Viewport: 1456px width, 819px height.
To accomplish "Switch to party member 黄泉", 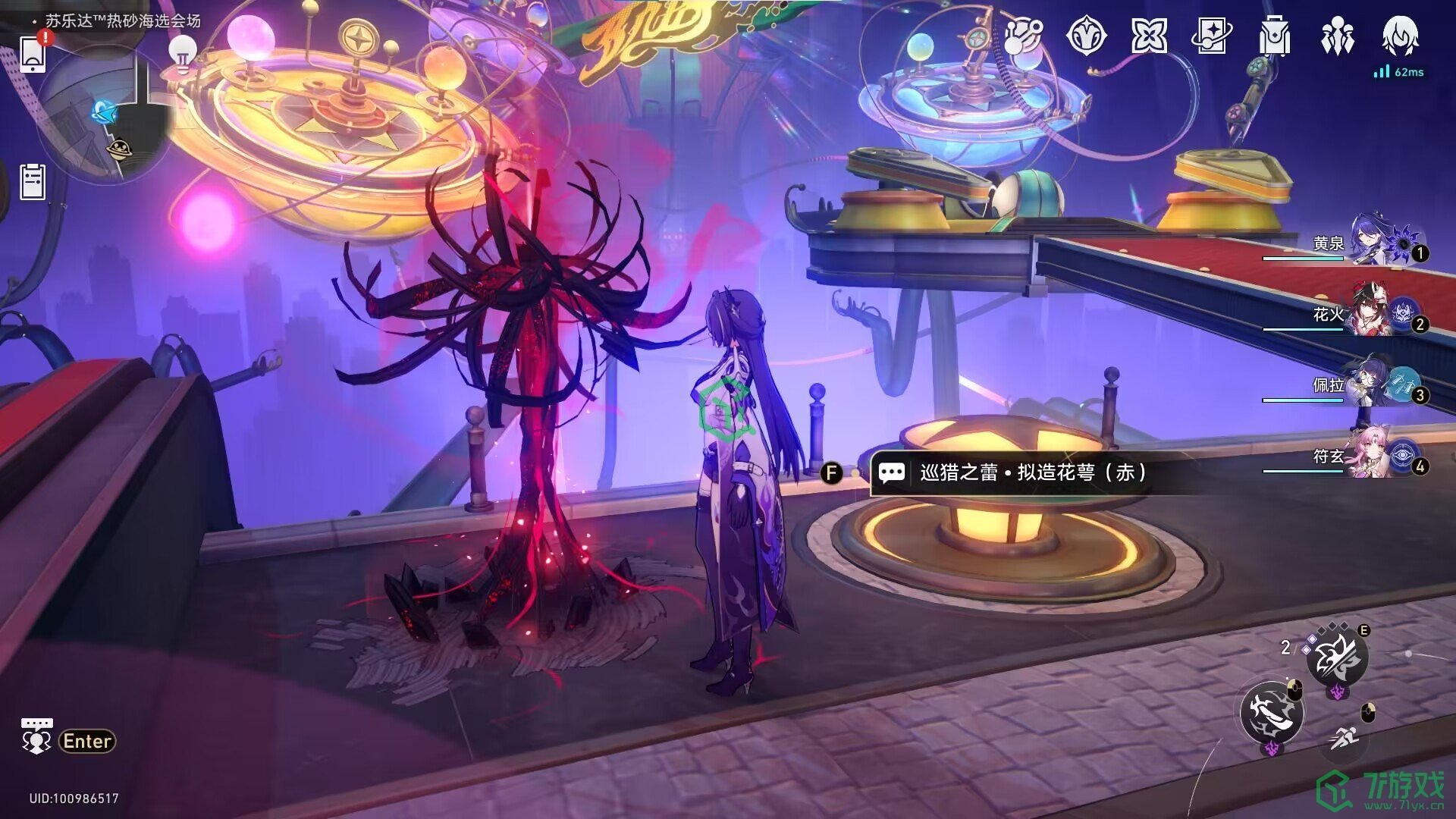I will (x=1373, y=243).
